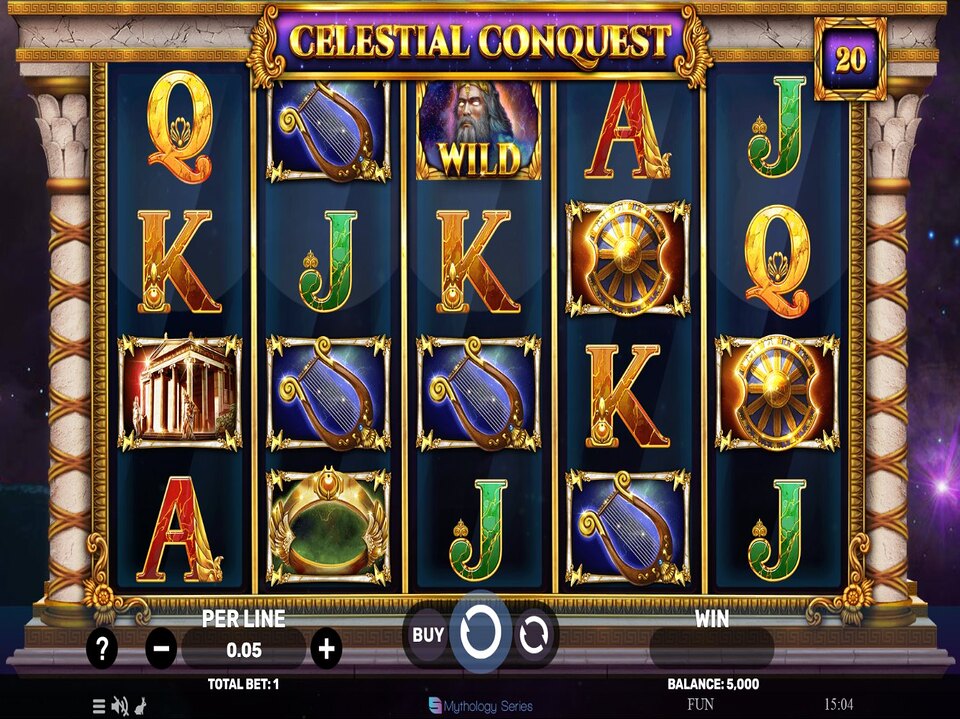Screen dimensions: 960x719
Task: Increase the per line bet with plus
Action: click(x=326, y=649)
